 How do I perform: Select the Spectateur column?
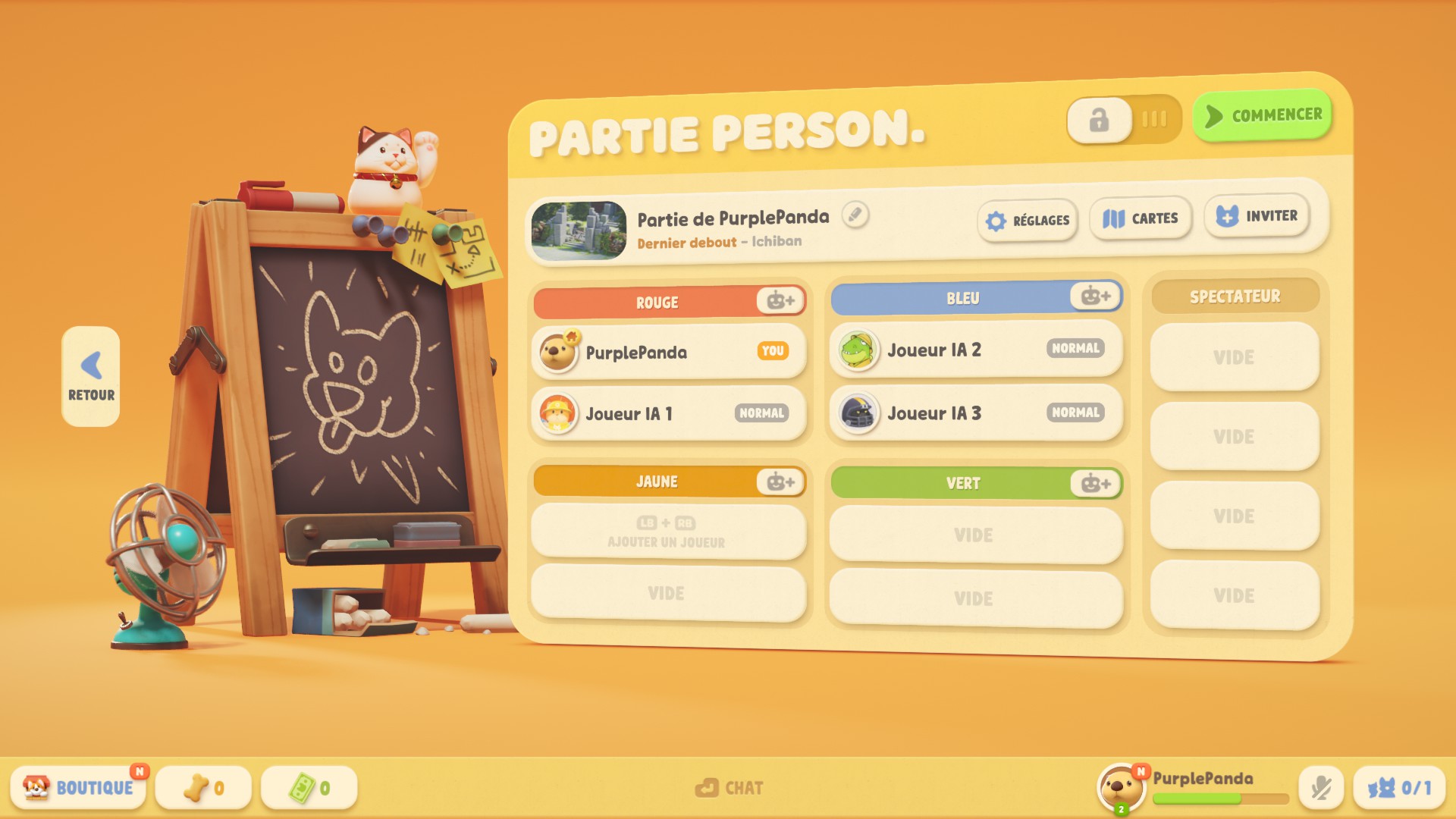[x=1235, y=296]
